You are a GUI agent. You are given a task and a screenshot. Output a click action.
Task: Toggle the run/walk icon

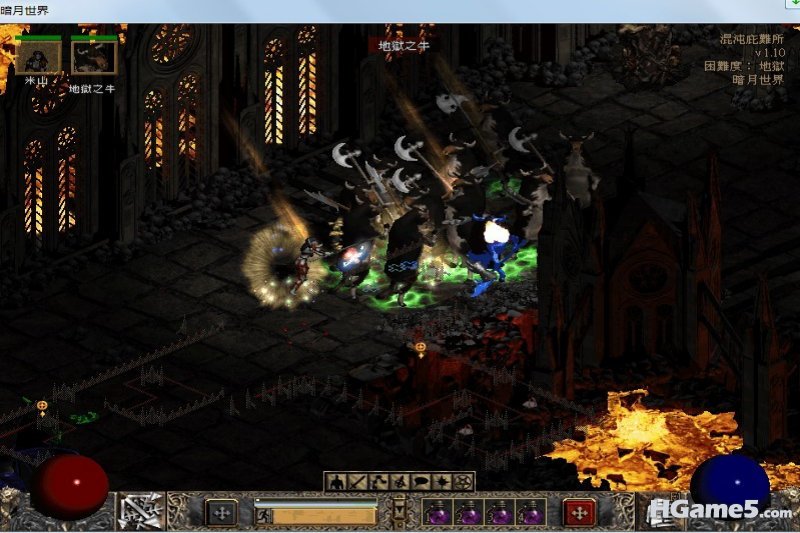[x=264, y=516]
